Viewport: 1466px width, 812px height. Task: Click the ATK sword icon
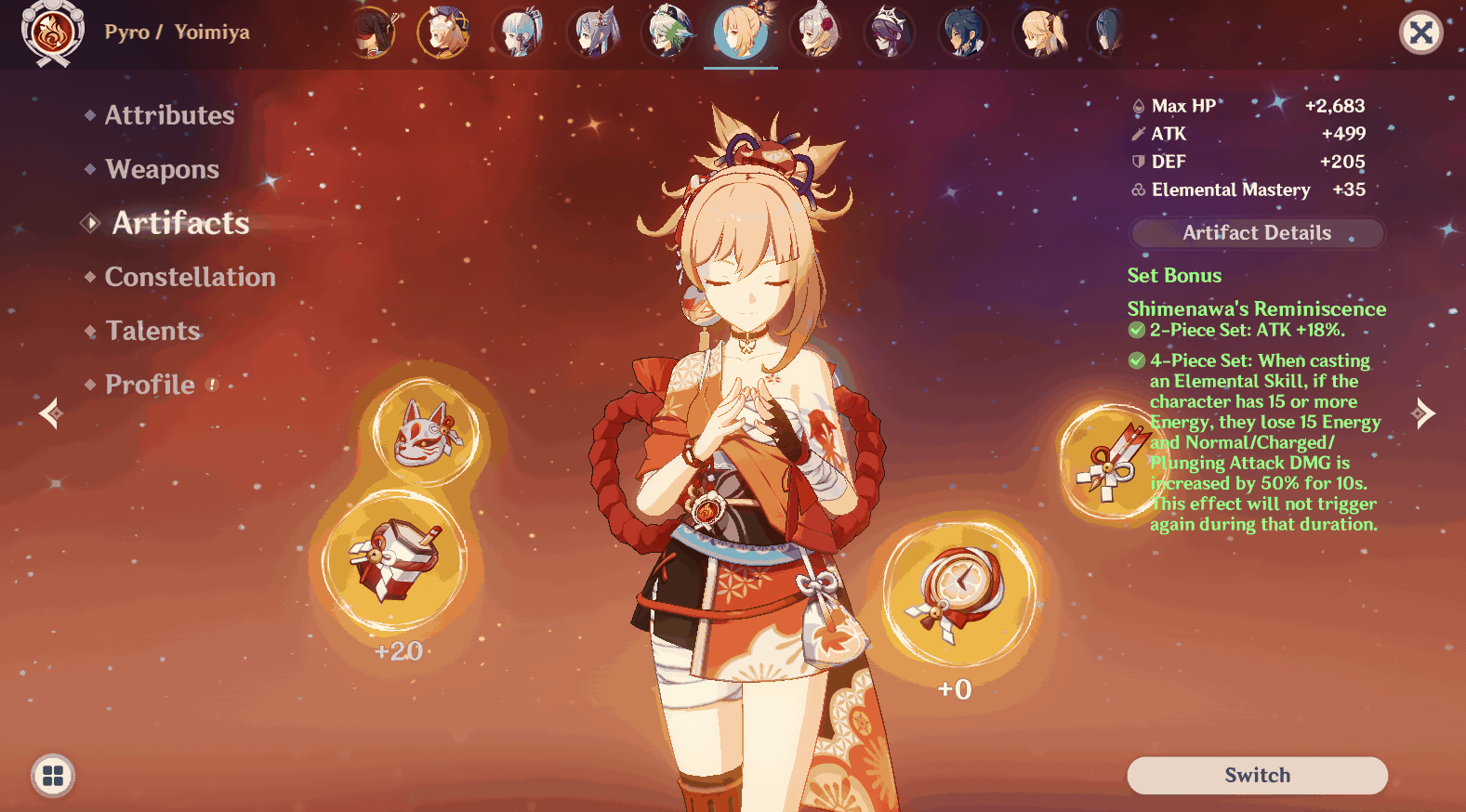1137,133
